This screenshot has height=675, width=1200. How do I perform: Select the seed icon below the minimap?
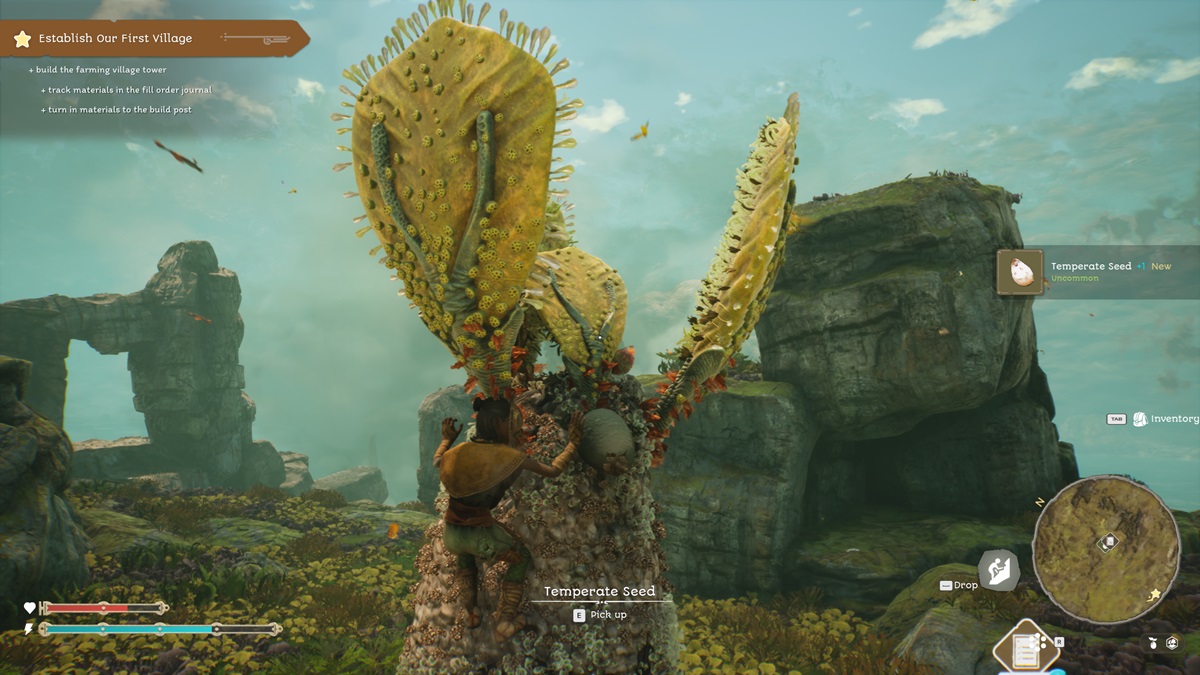[x=1152, y=643]
